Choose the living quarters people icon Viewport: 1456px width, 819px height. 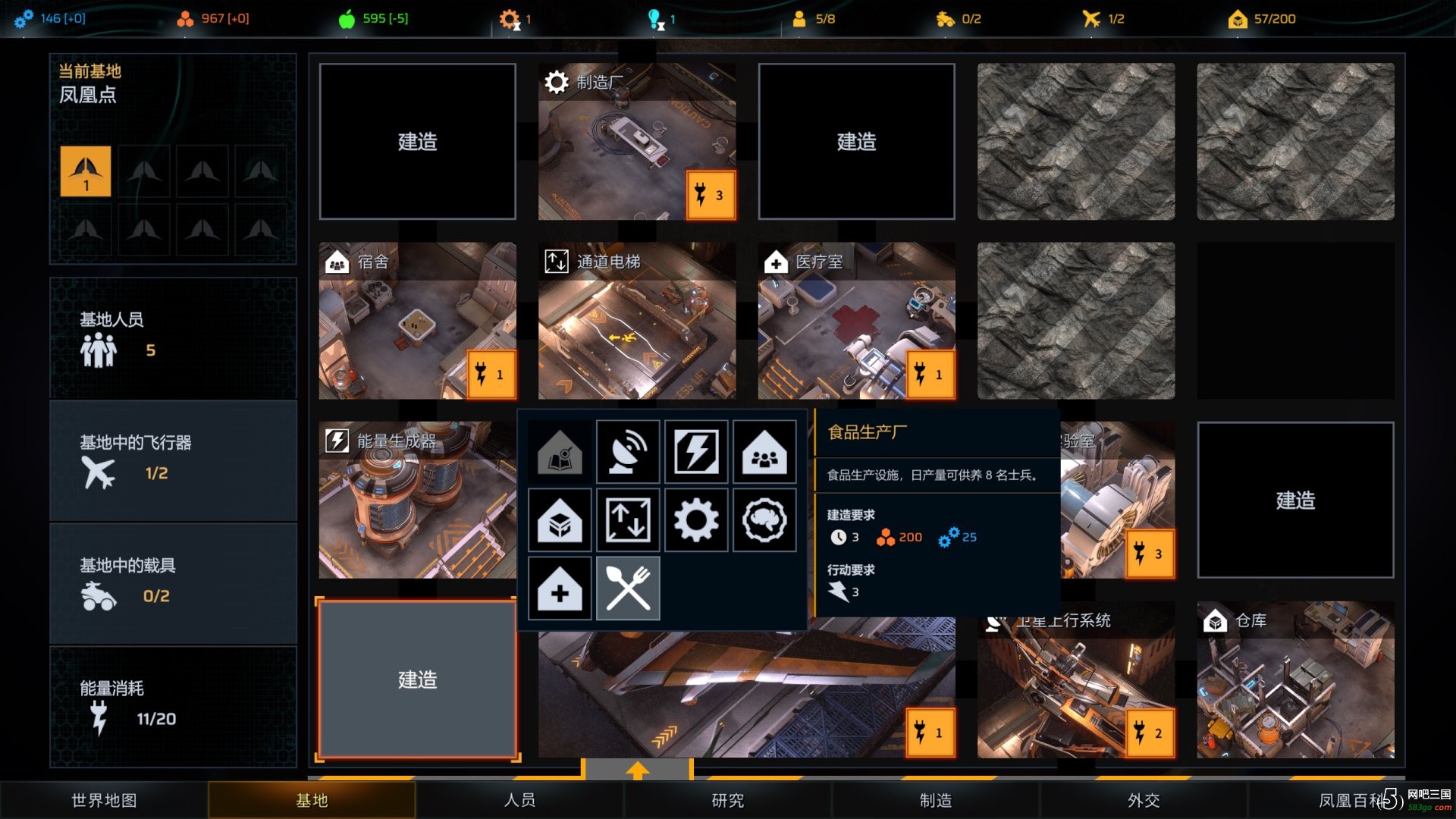point(764,452)
